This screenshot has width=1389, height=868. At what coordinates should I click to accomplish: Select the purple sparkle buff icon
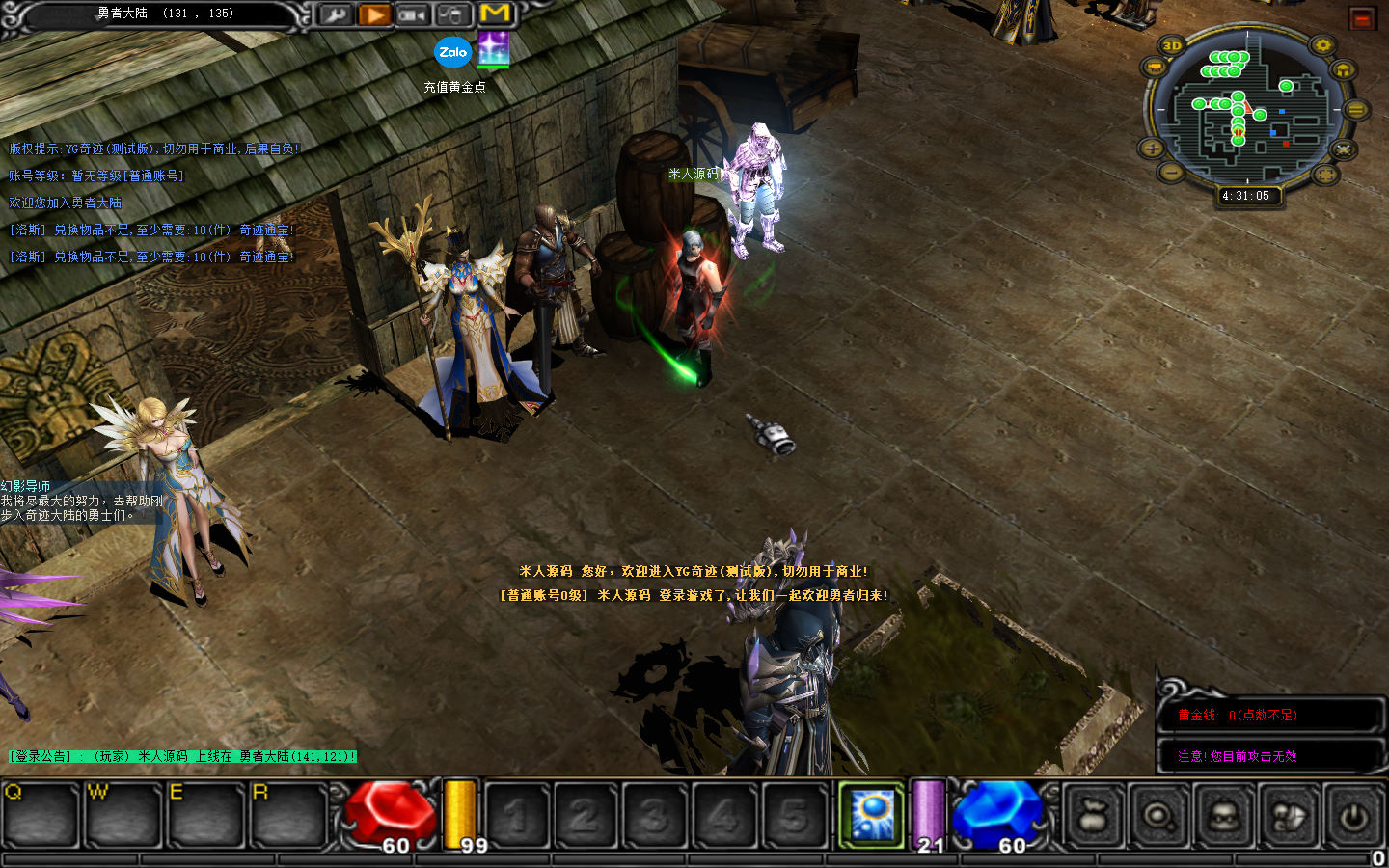pyautogui.click(x=493, y=48)
